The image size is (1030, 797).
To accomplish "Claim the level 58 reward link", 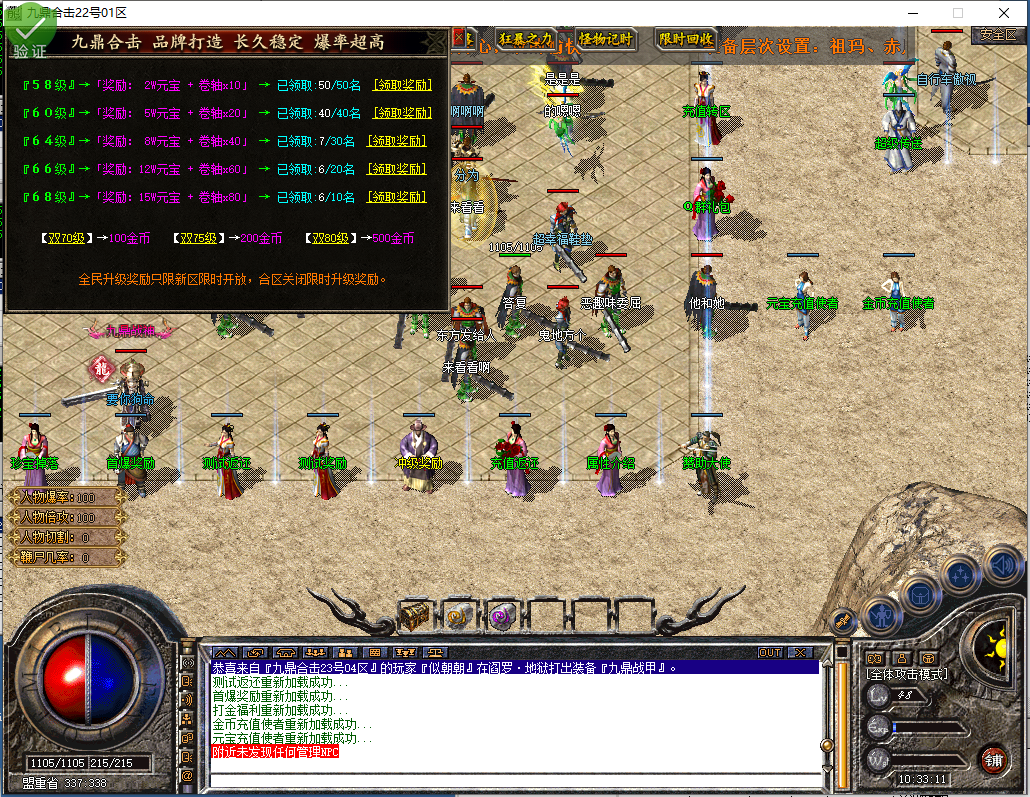I will (402, 86).
